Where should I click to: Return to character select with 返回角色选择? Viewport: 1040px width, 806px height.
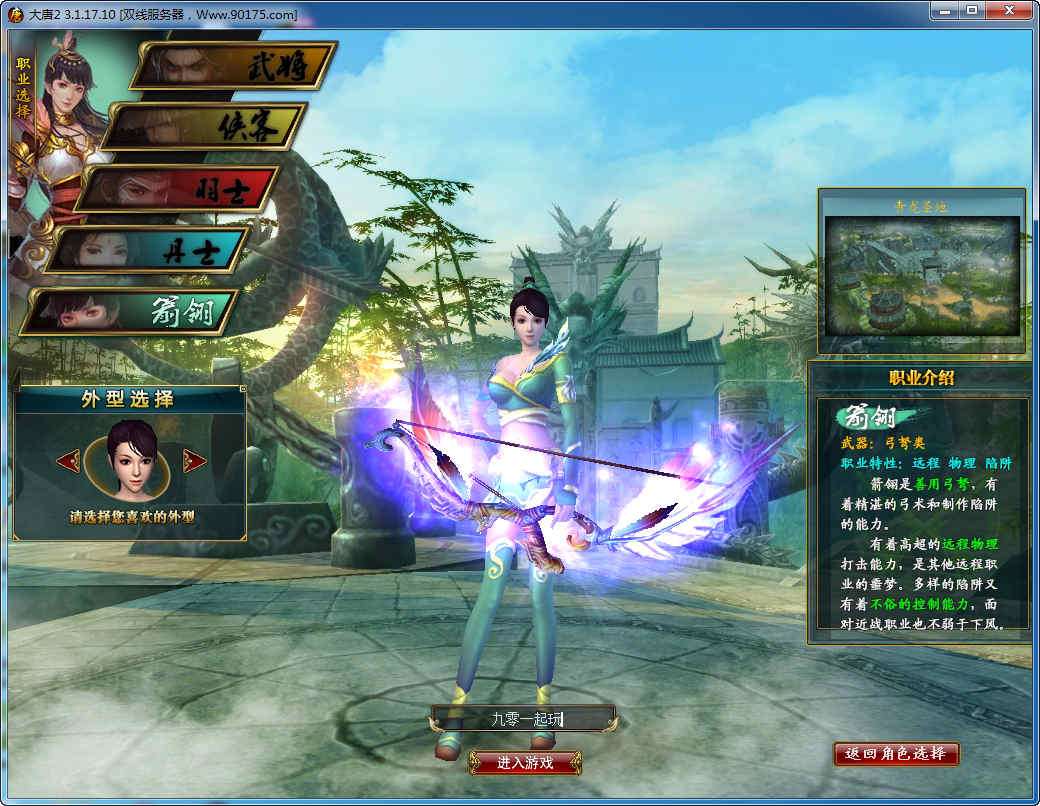[896, 753]
